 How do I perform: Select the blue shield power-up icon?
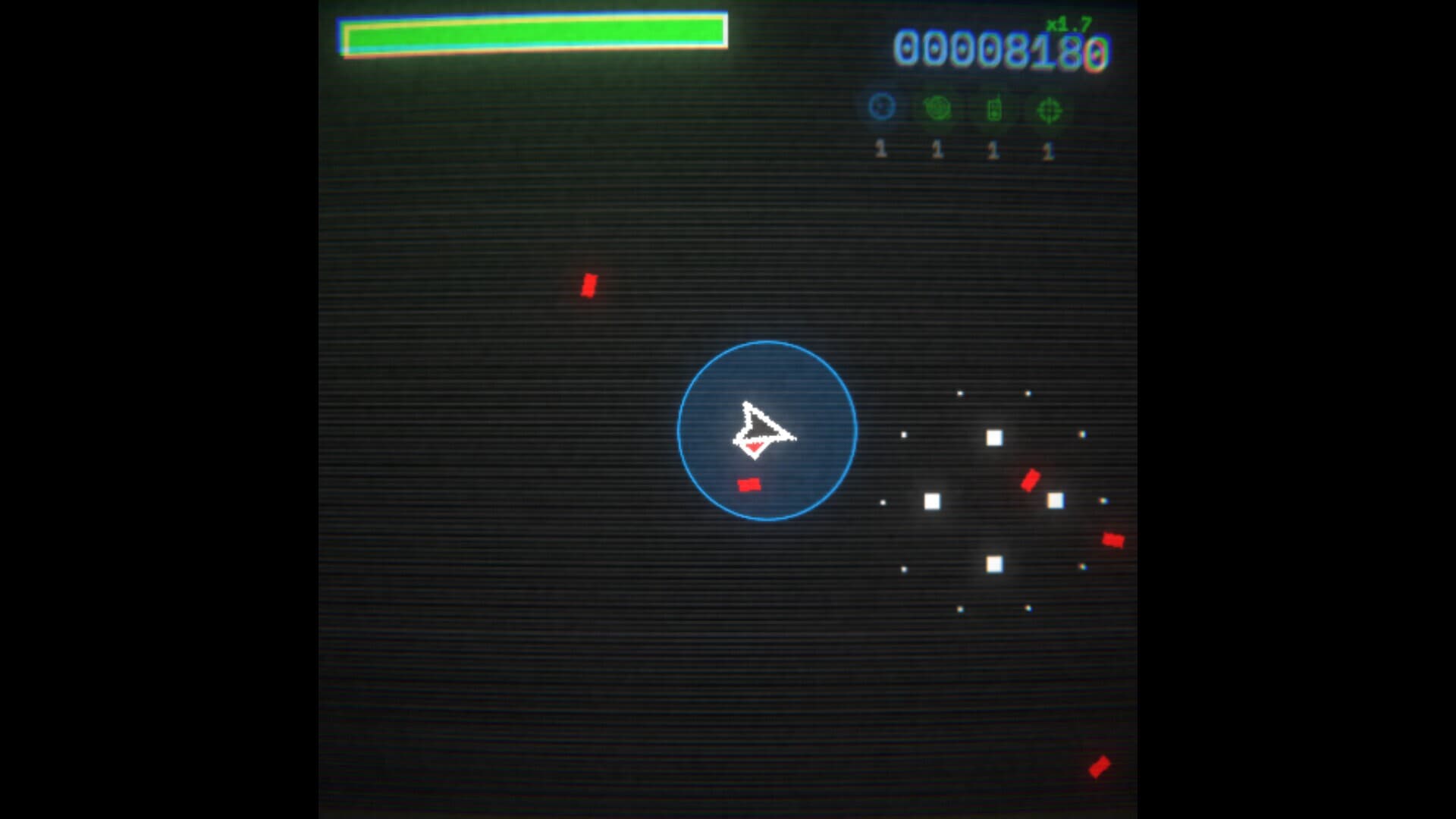[x=880, y=106]
